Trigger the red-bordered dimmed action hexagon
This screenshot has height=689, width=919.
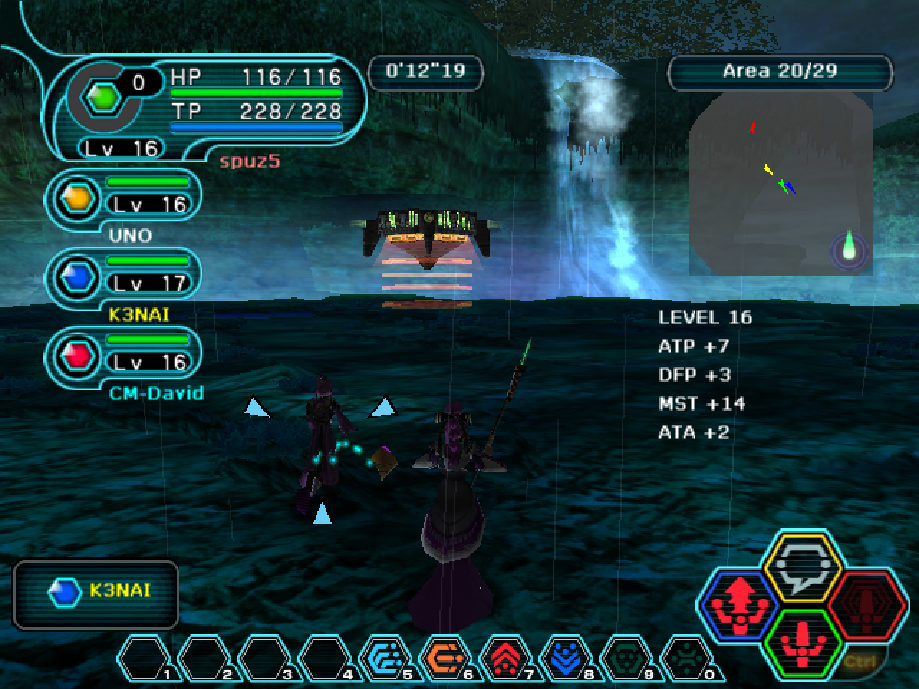(x=866, y=606)
